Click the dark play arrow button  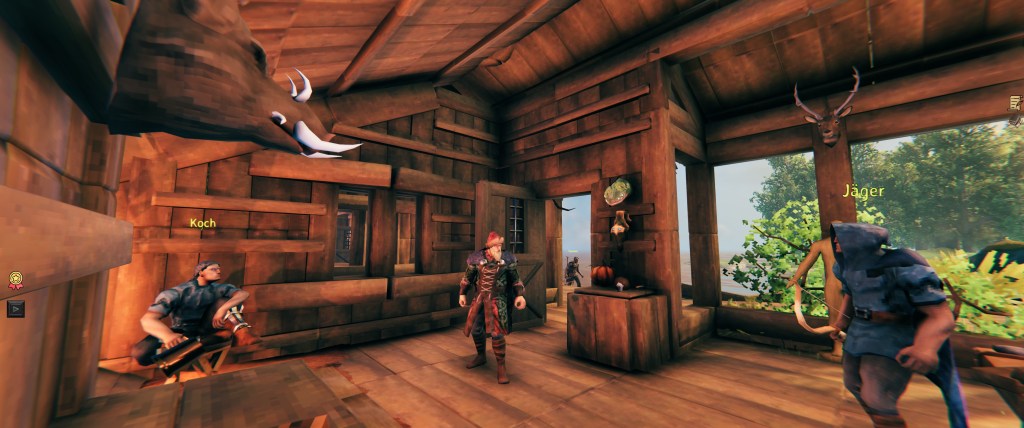point(15,308)
